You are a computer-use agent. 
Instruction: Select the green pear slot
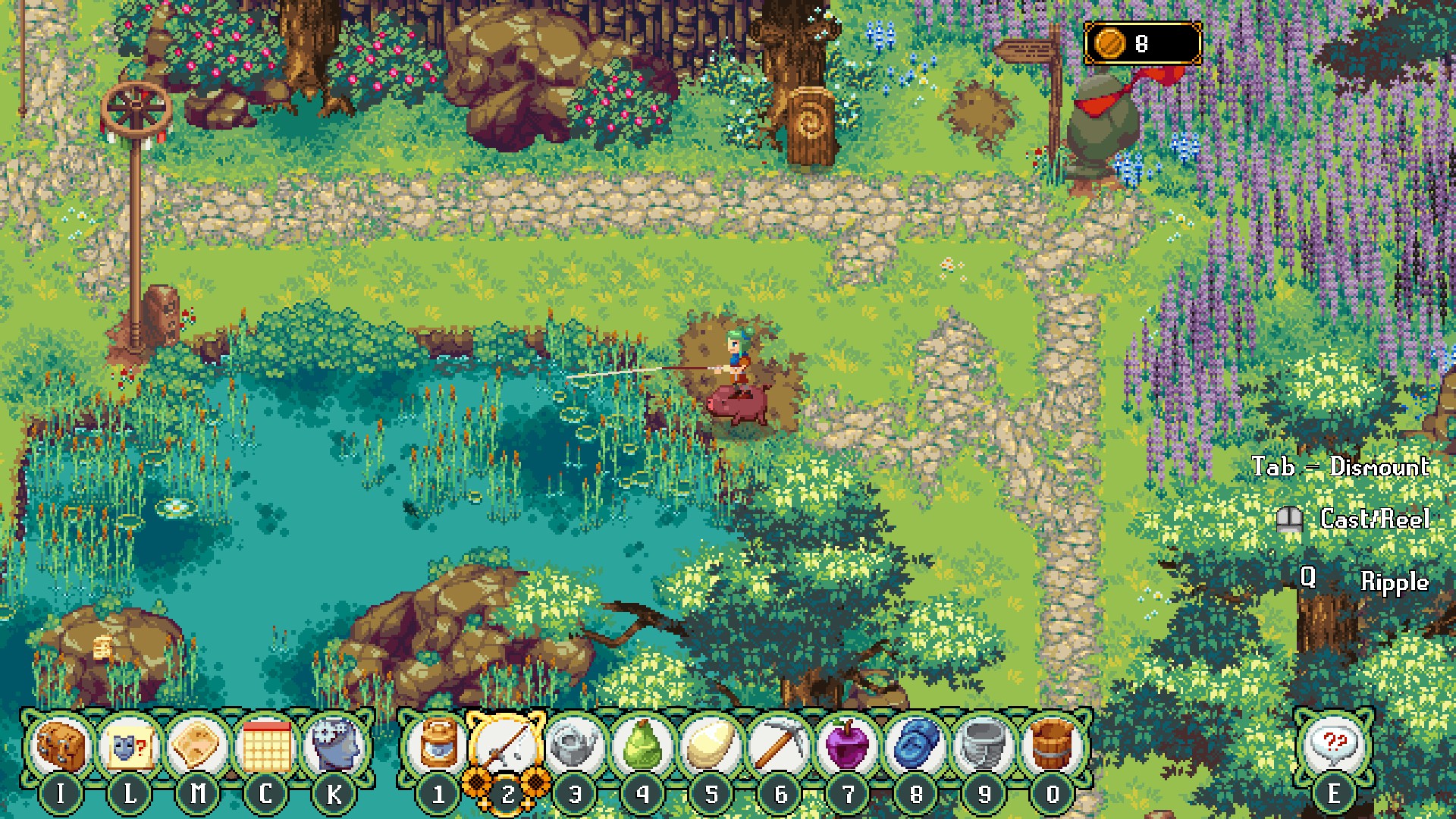tap(643, 747)
